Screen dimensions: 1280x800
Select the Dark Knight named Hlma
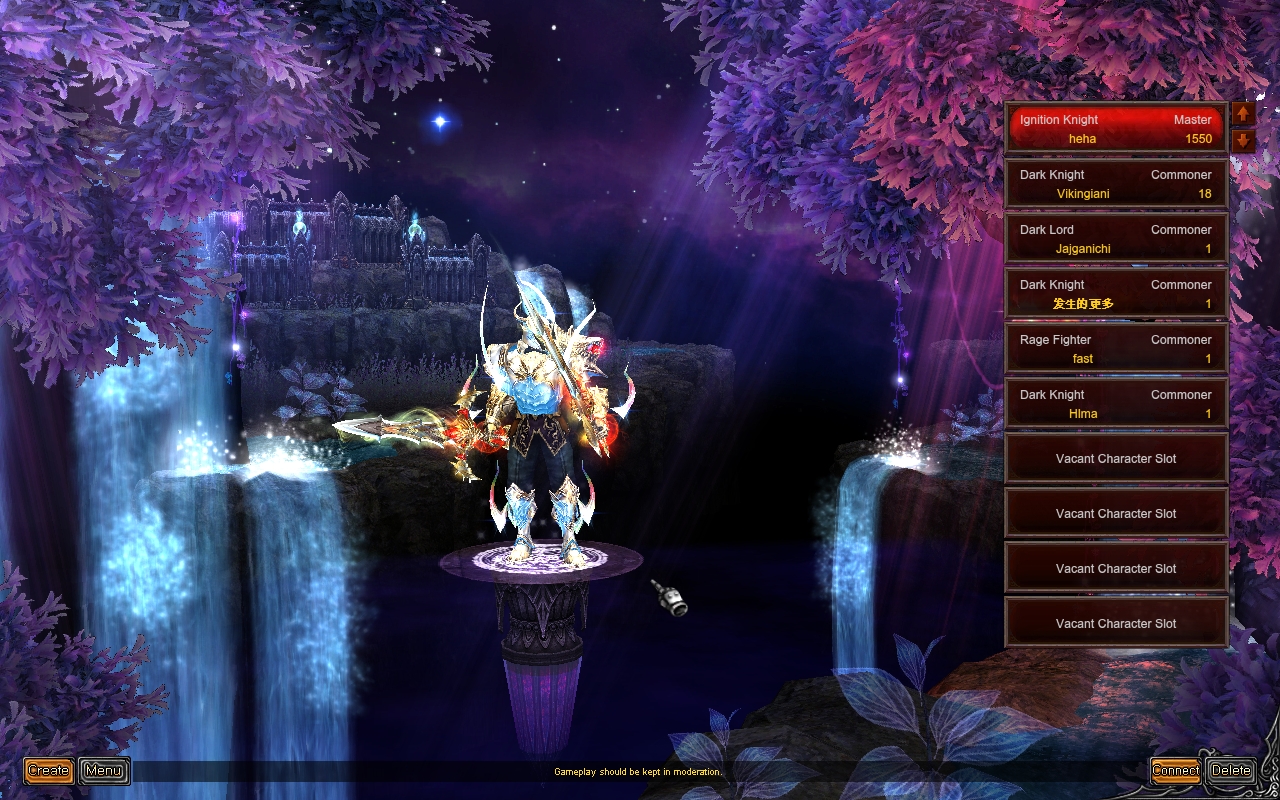tap(1115, 404)
